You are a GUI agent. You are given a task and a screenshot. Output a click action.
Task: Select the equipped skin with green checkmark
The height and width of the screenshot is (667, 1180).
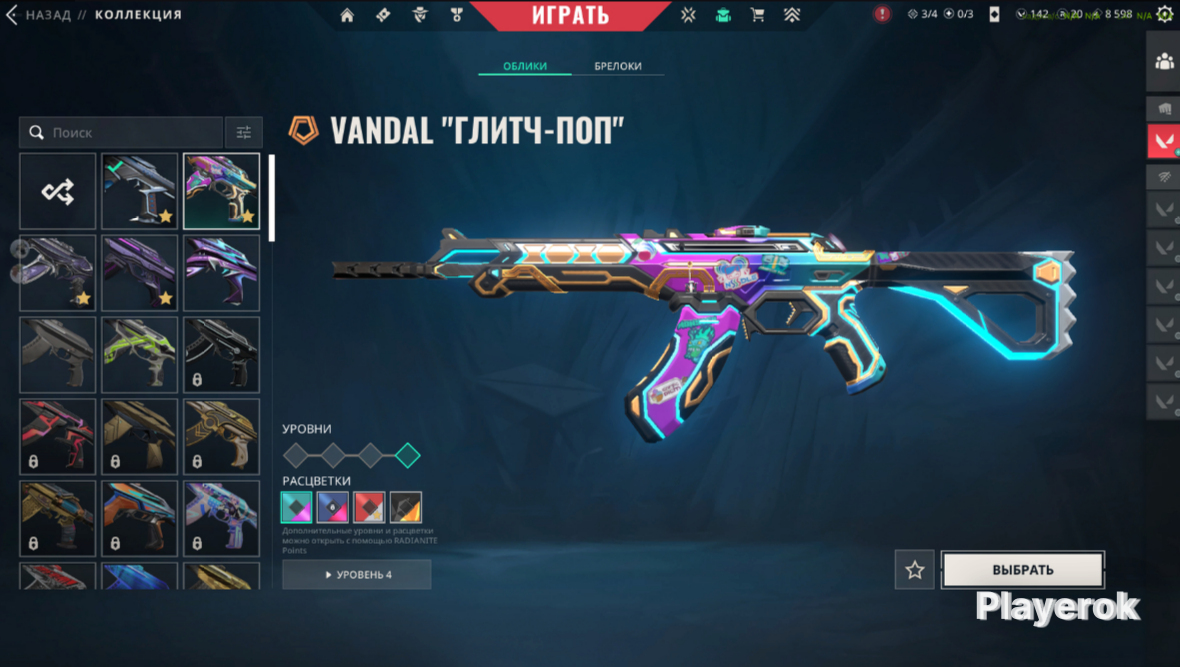(x=140, y=191)
